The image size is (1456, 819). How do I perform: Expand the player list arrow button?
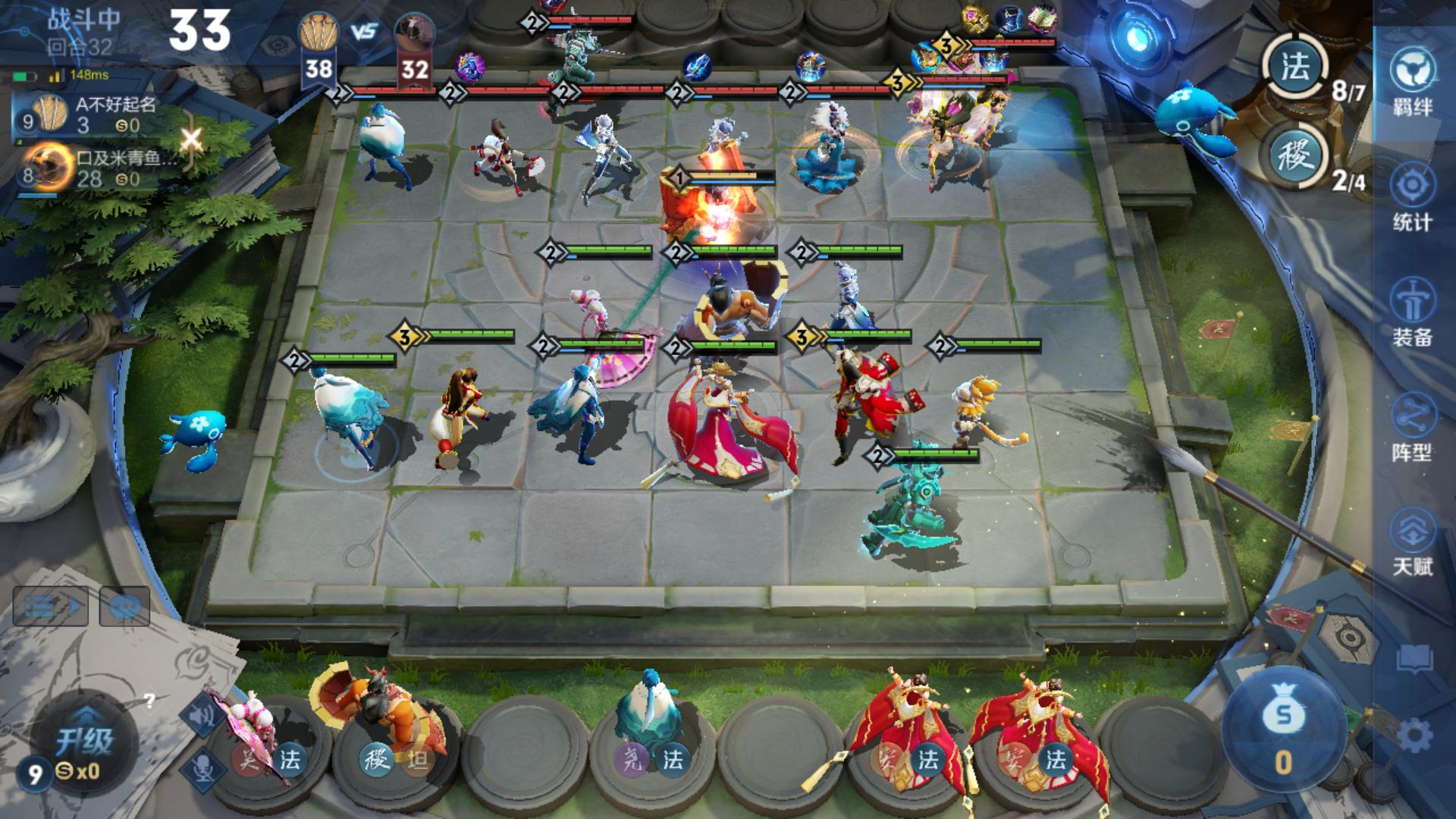click(x=51, y=607)
